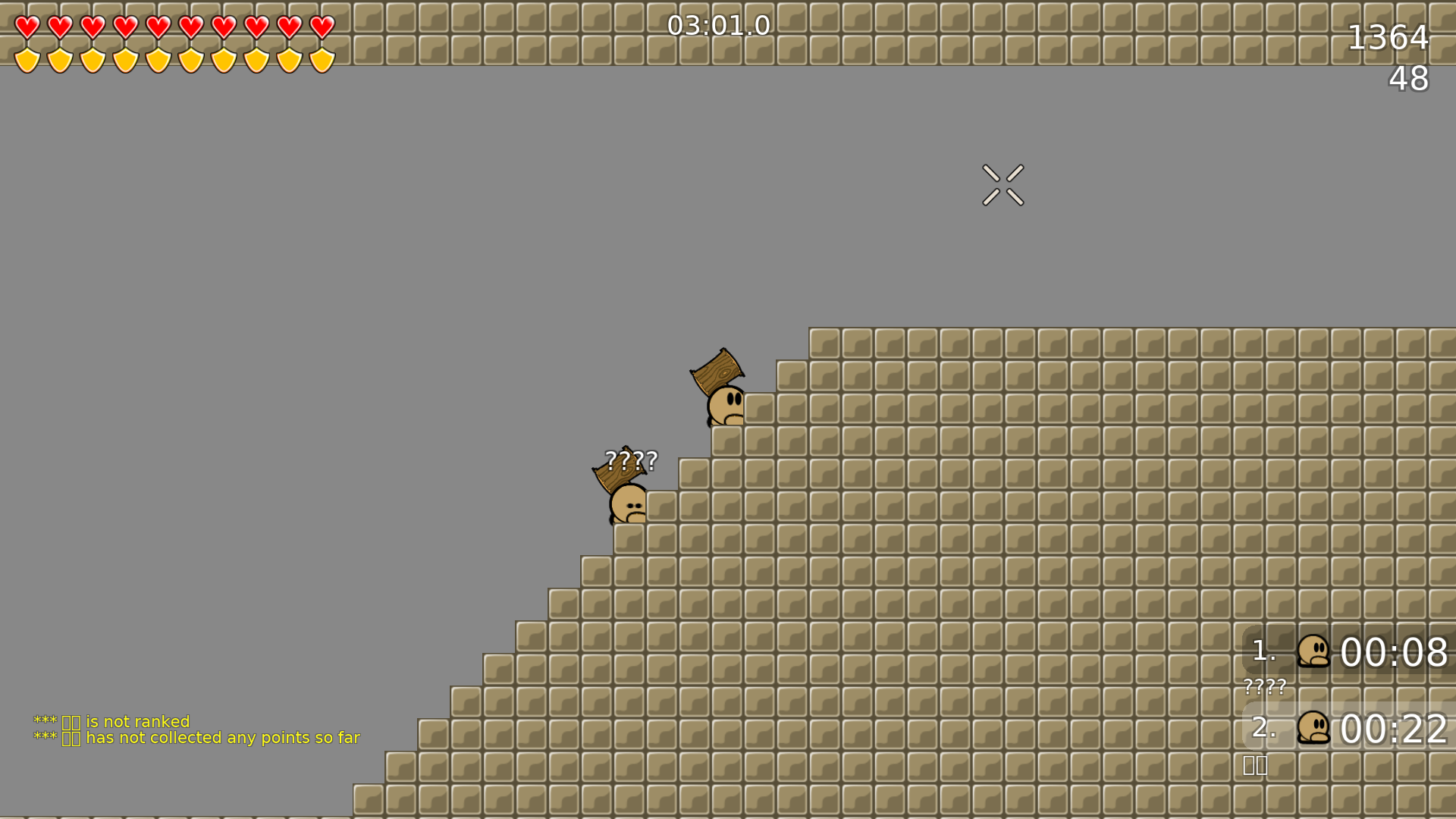
Task: Click the aiming crosshair reticle
Action: (x=1003, y=186)
